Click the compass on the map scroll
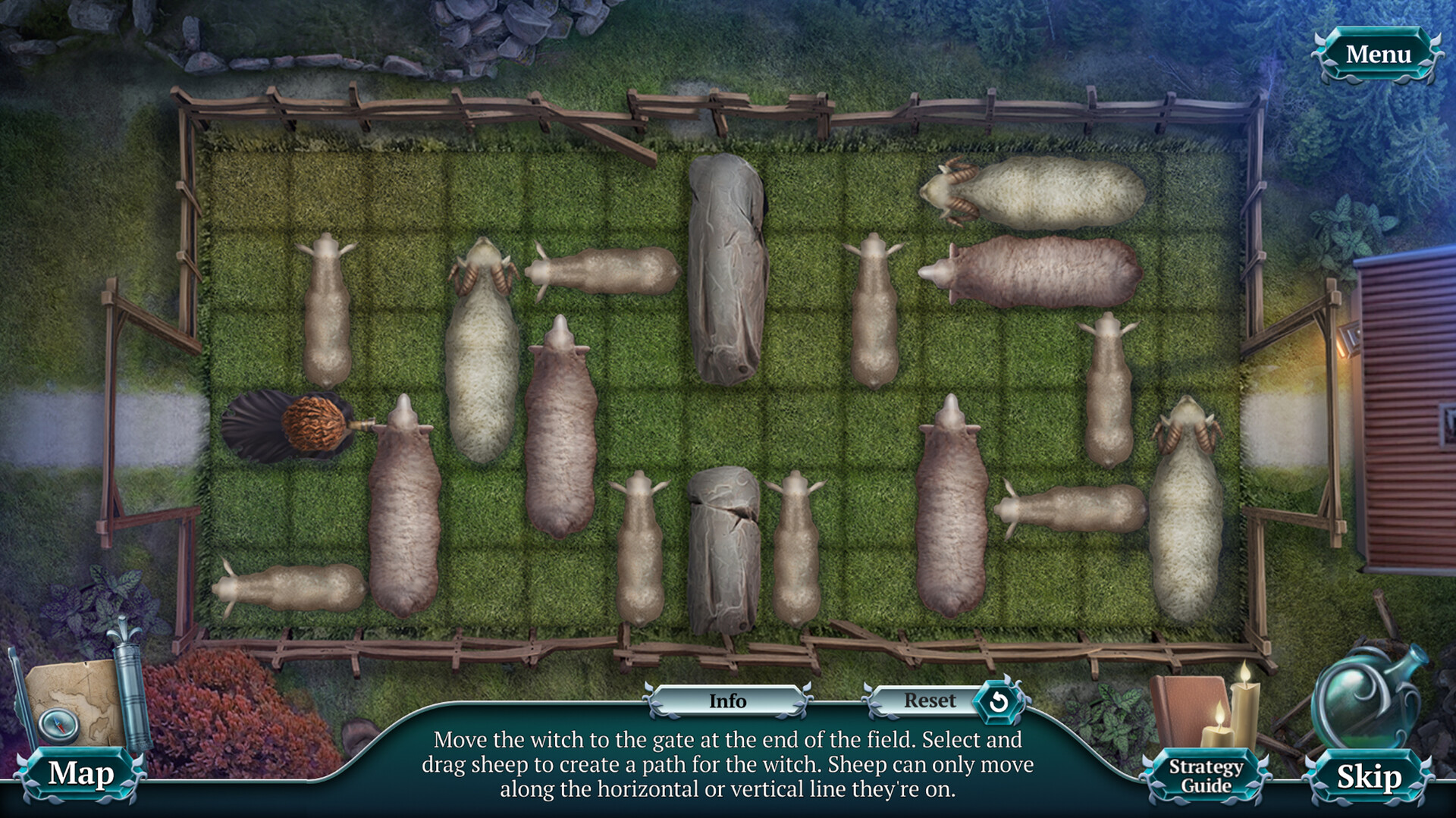1456x818 pixels. click(x=58, y=724)
